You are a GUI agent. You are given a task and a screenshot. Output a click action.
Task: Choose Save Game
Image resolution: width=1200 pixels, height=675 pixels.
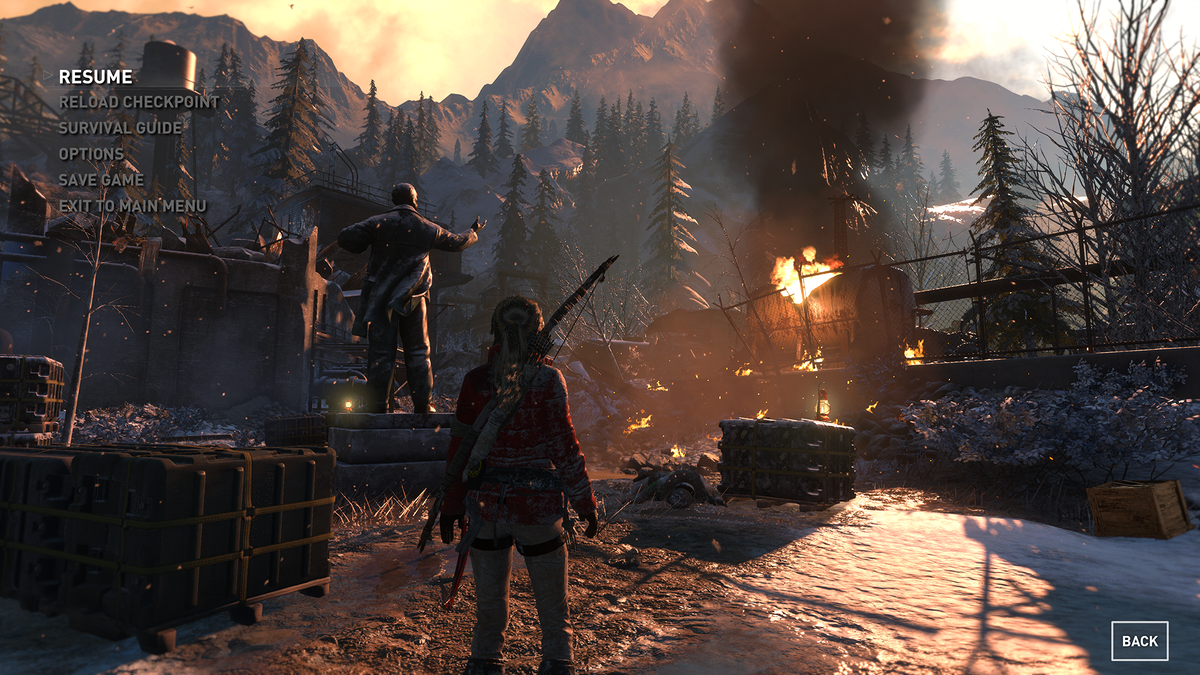tap(101, 180)
